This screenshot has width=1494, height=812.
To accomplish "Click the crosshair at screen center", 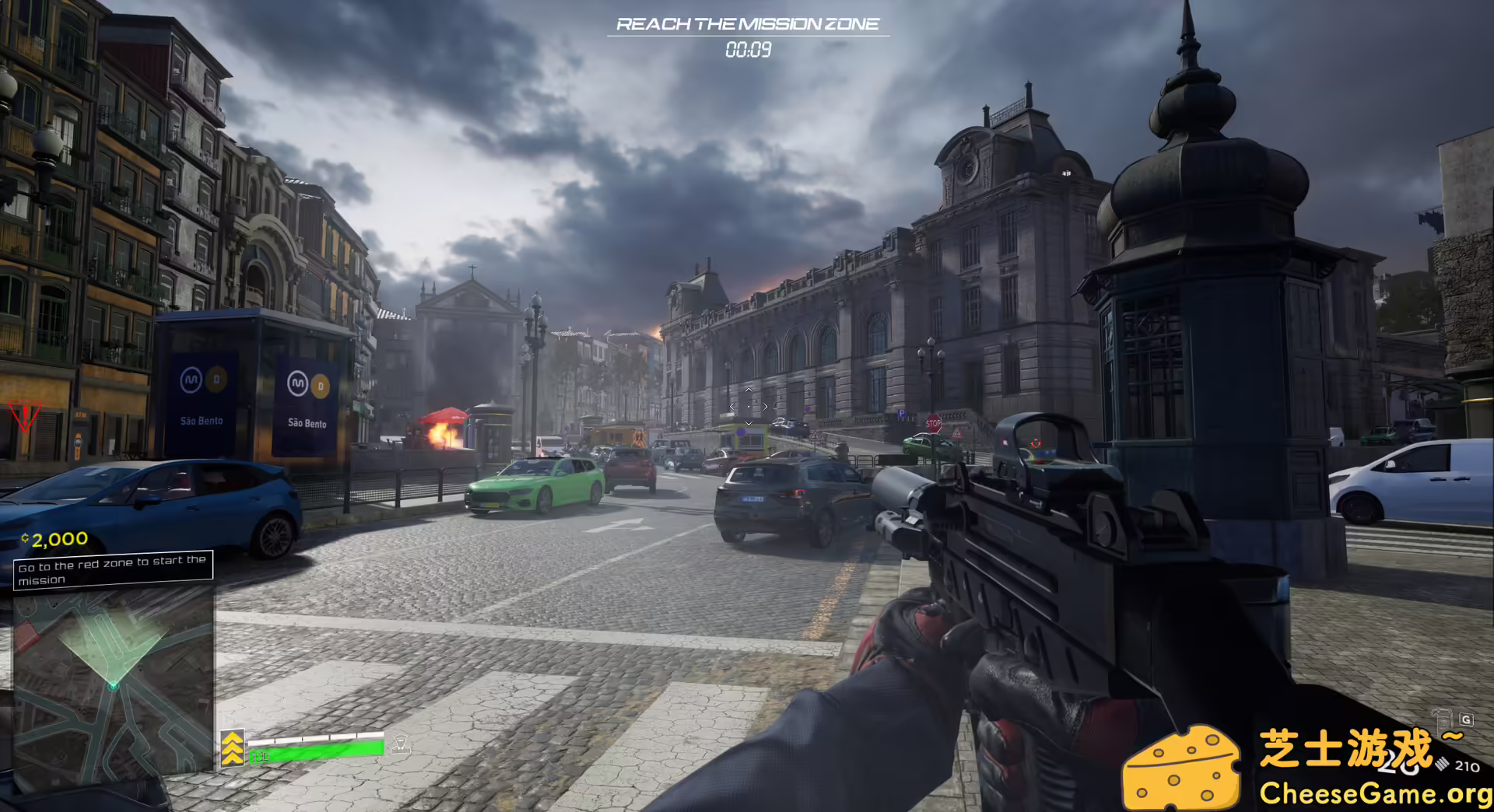I will (x=747, y=406).
